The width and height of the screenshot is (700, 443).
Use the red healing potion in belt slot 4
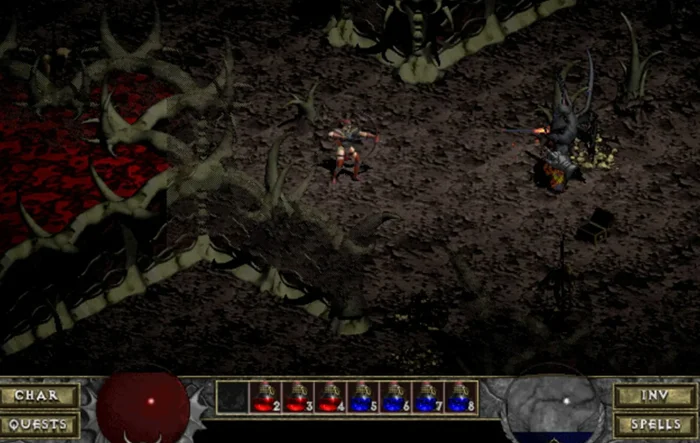pyautogui.click(x=330, y=398)
